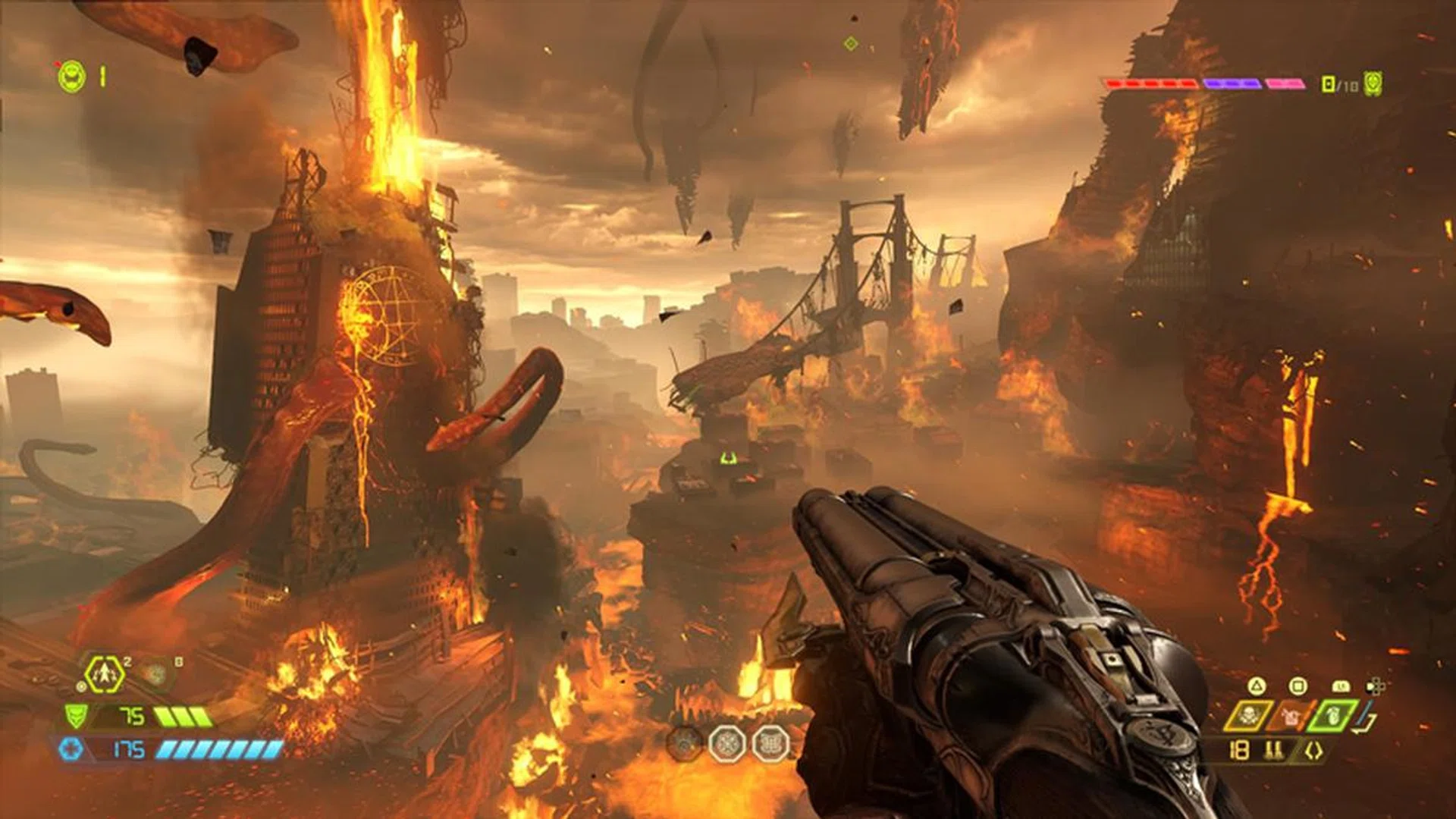Toggle the purple ammo segment bar
Screen dimensions: 1456x819
[x=1232, y=83]
